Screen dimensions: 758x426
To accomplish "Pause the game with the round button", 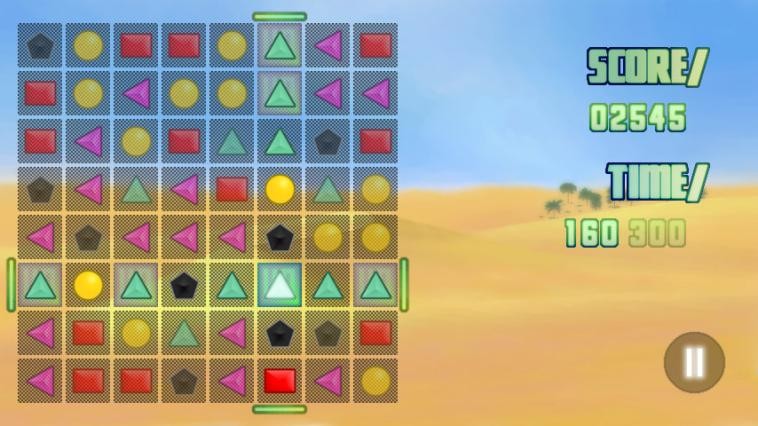I will tap(694, 361).
